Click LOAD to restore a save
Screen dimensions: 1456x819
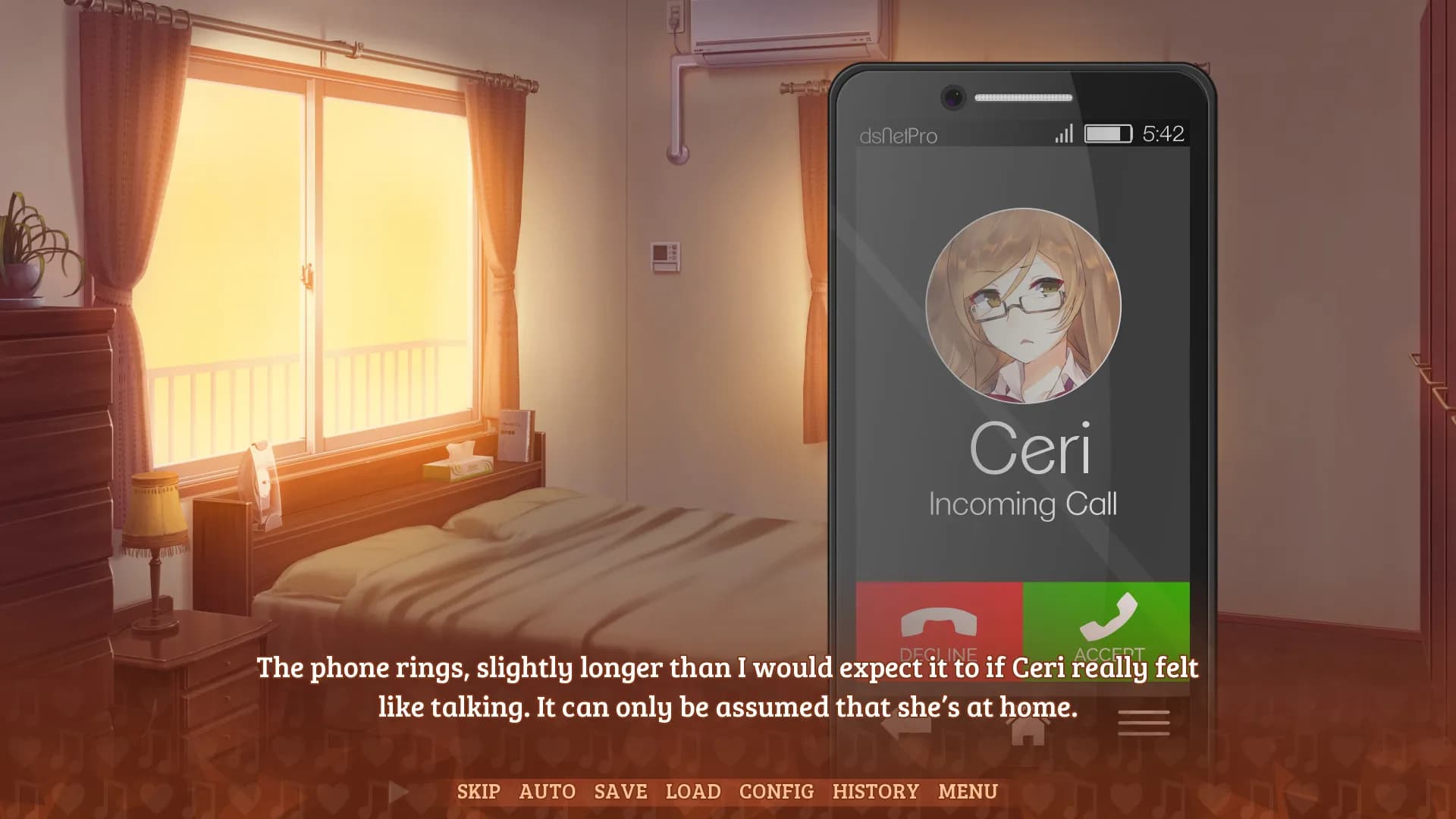pyautogui.click(x=692, y=792)
